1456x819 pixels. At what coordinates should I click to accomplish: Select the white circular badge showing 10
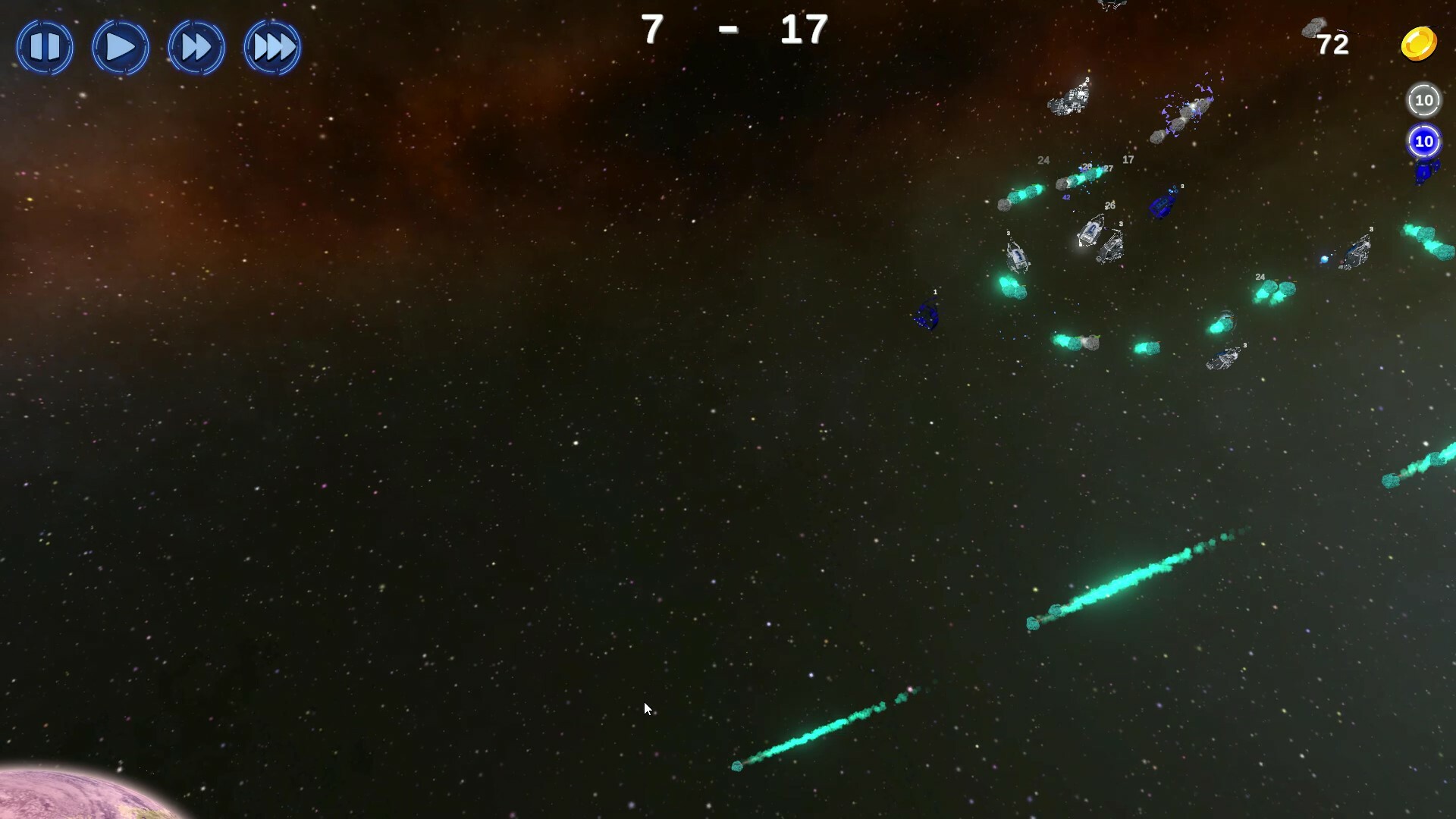click(x=1423, y=99)
